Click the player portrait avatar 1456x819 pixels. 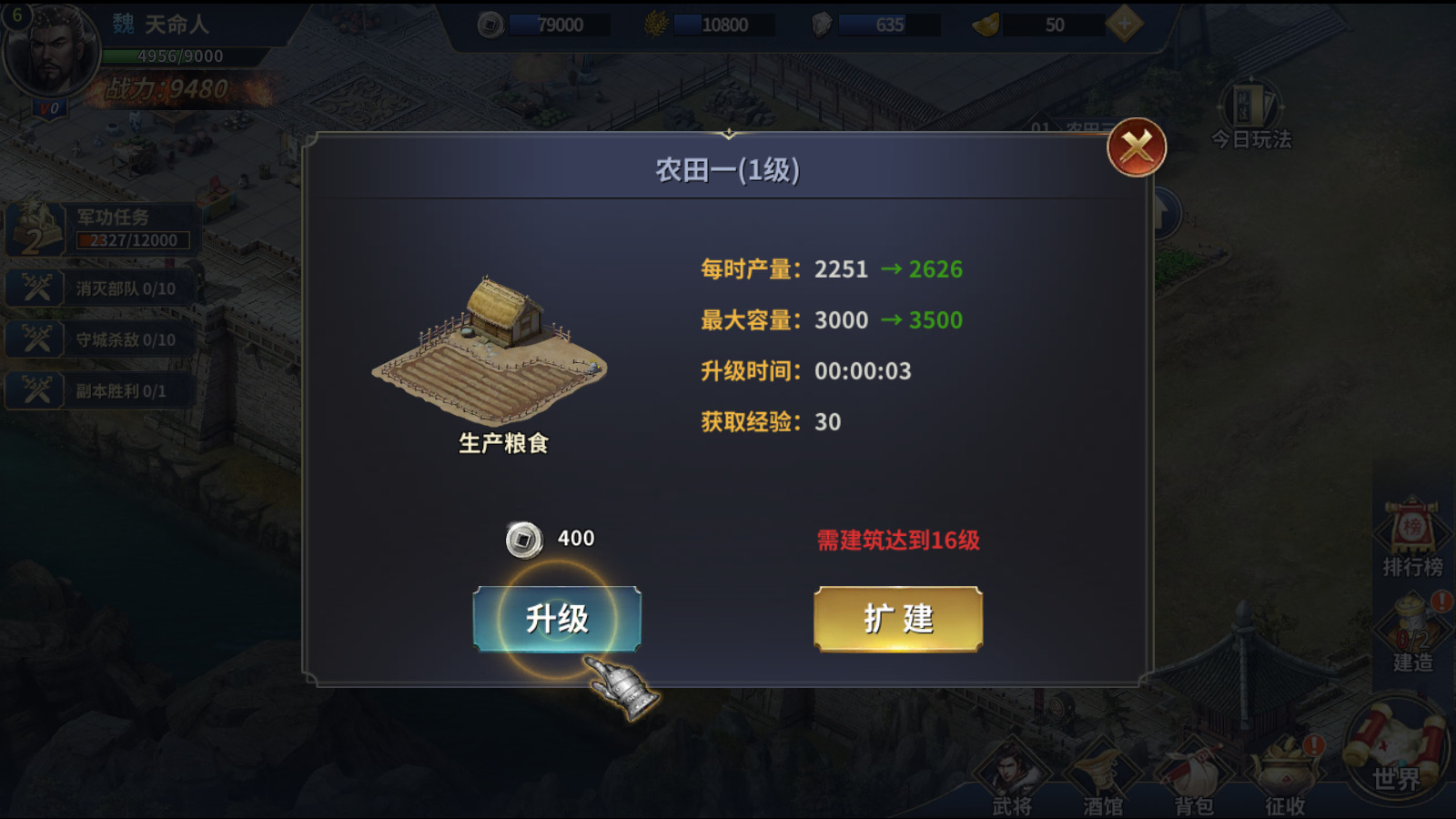pyautogui.click(x=50, y=52)
